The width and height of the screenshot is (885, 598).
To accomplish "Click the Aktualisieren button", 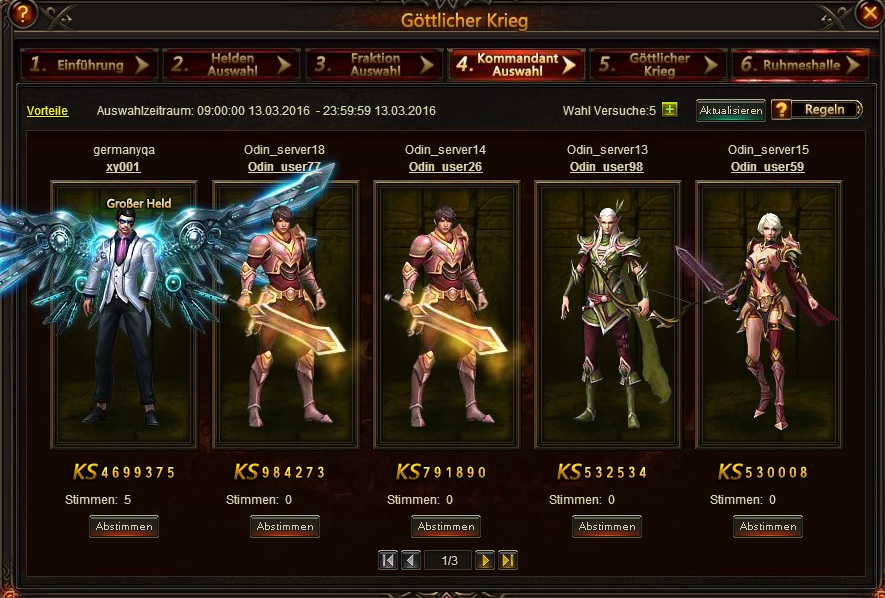I will pos(731,110).
